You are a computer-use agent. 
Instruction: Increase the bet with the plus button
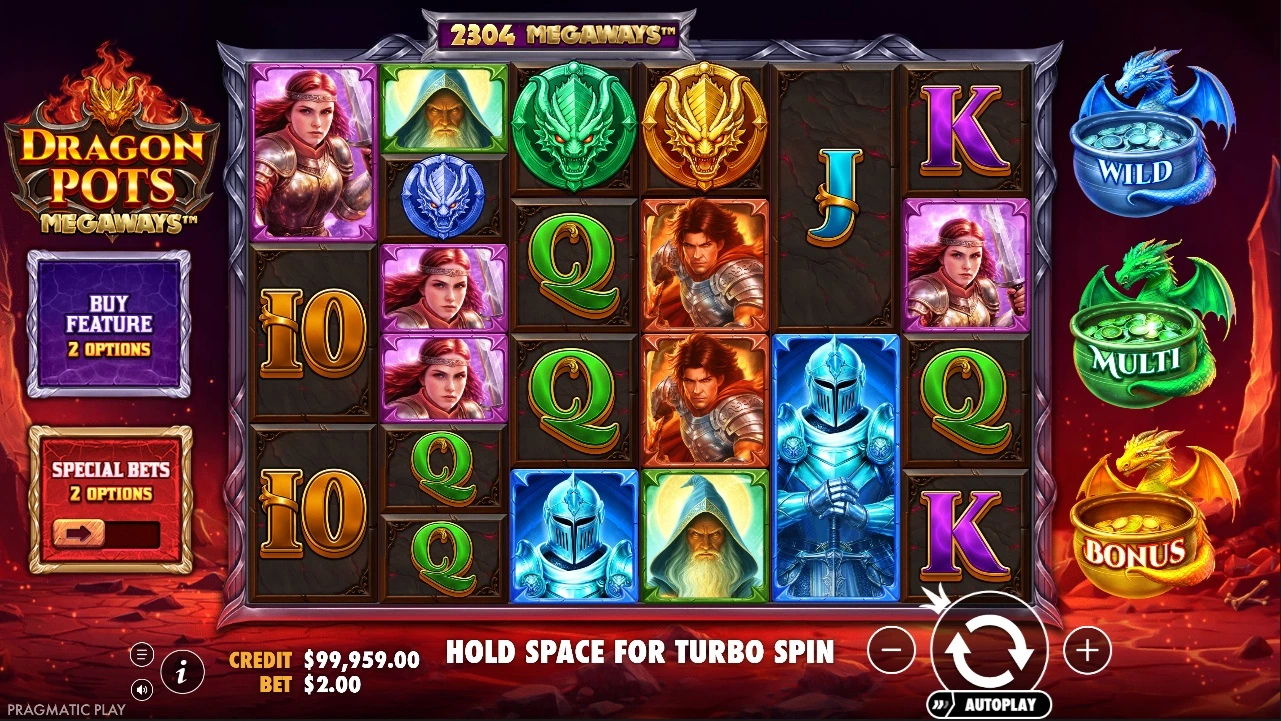tap(1086, 651)
